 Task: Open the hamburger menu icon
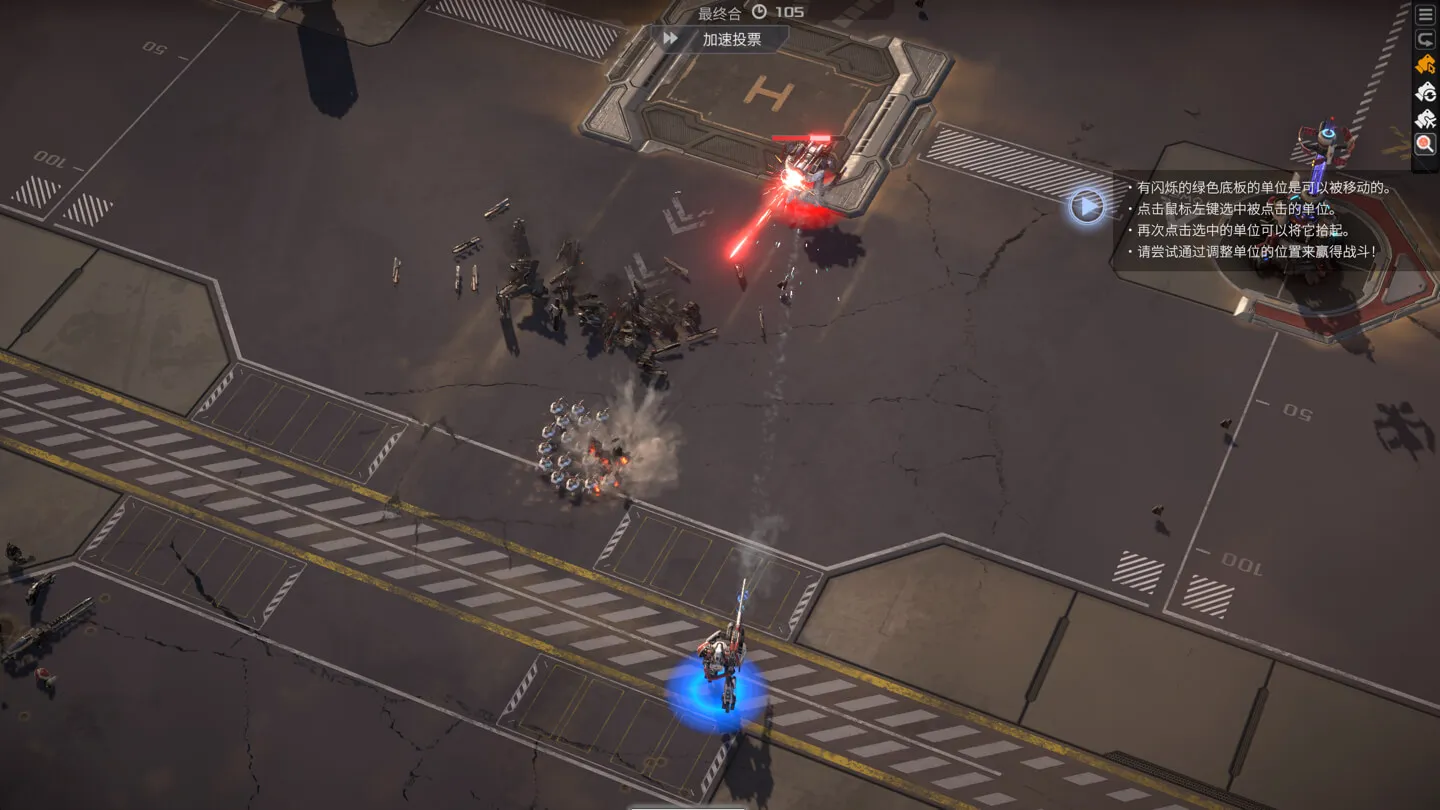[1425, 14]
